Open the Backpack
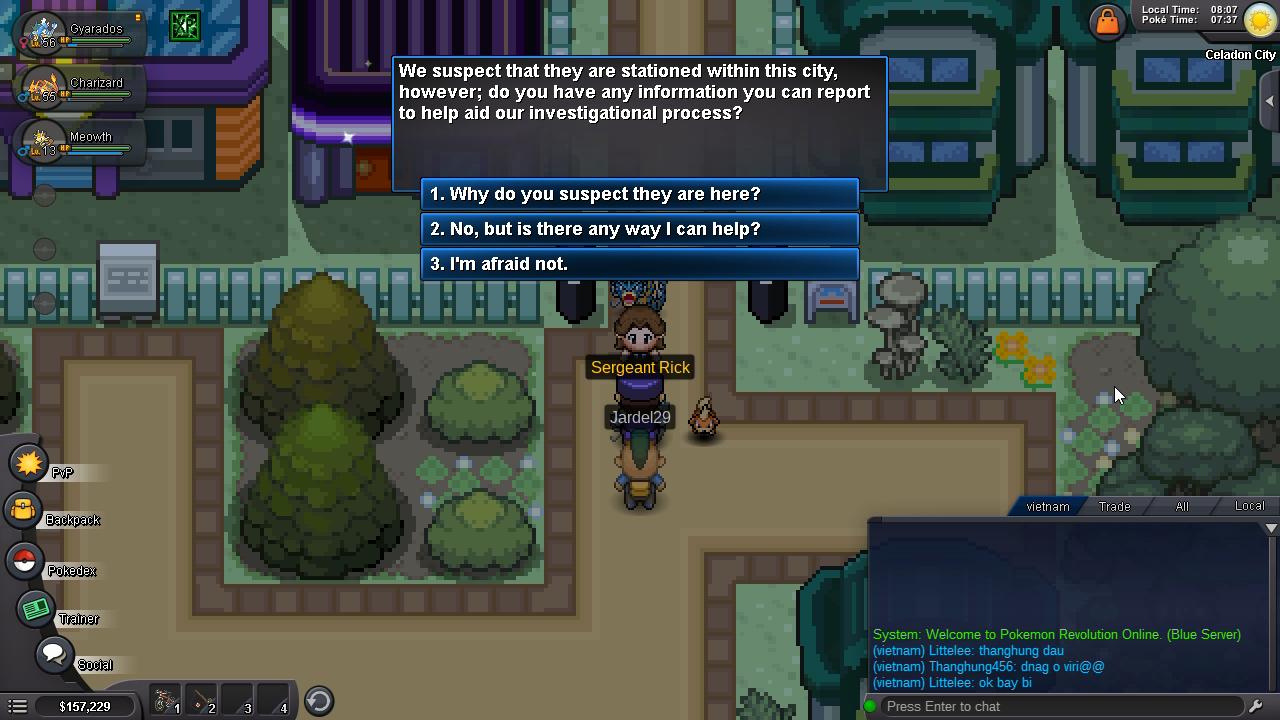 29,513
